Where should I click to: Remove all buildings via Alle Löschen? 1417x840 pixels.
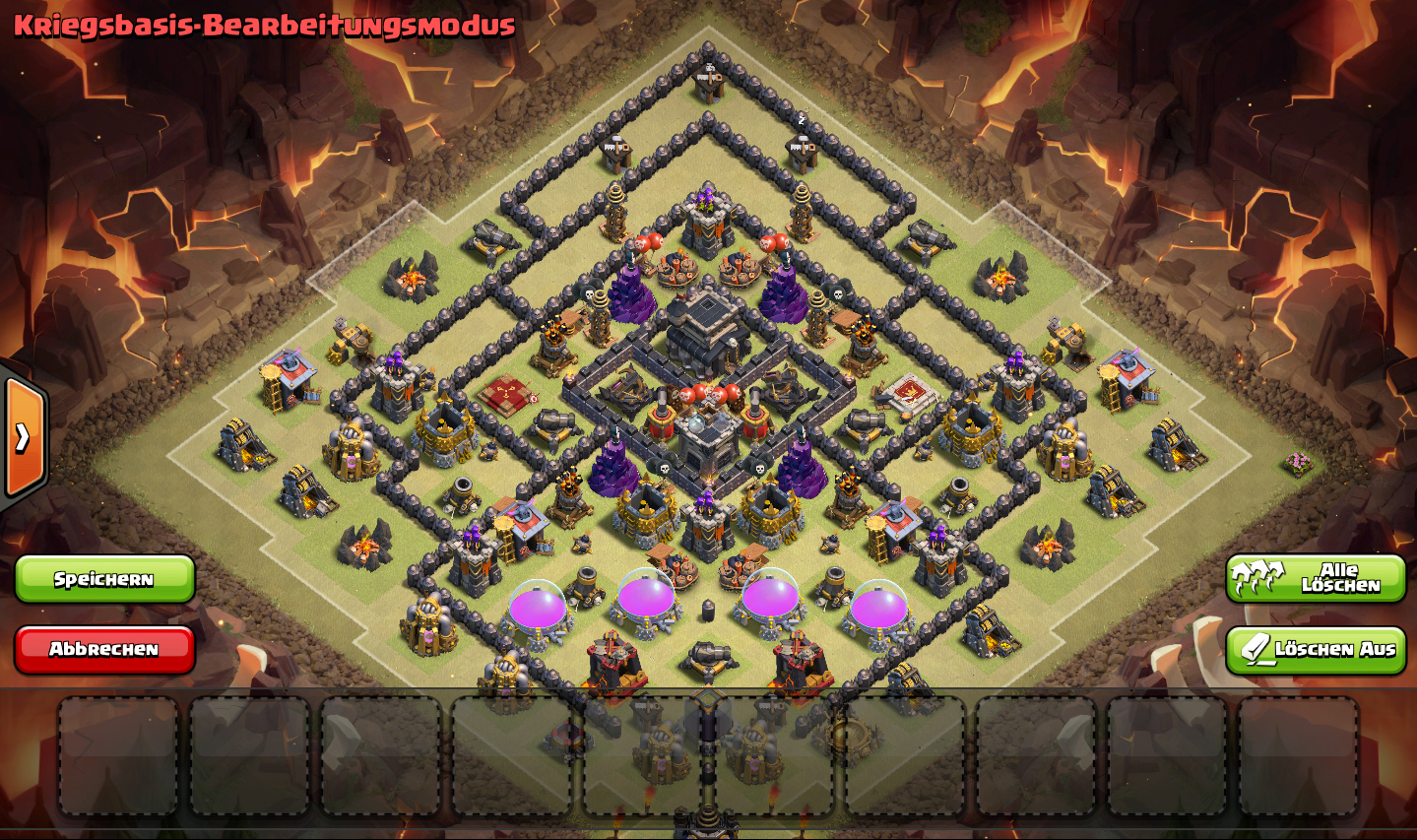[1315, 578]
